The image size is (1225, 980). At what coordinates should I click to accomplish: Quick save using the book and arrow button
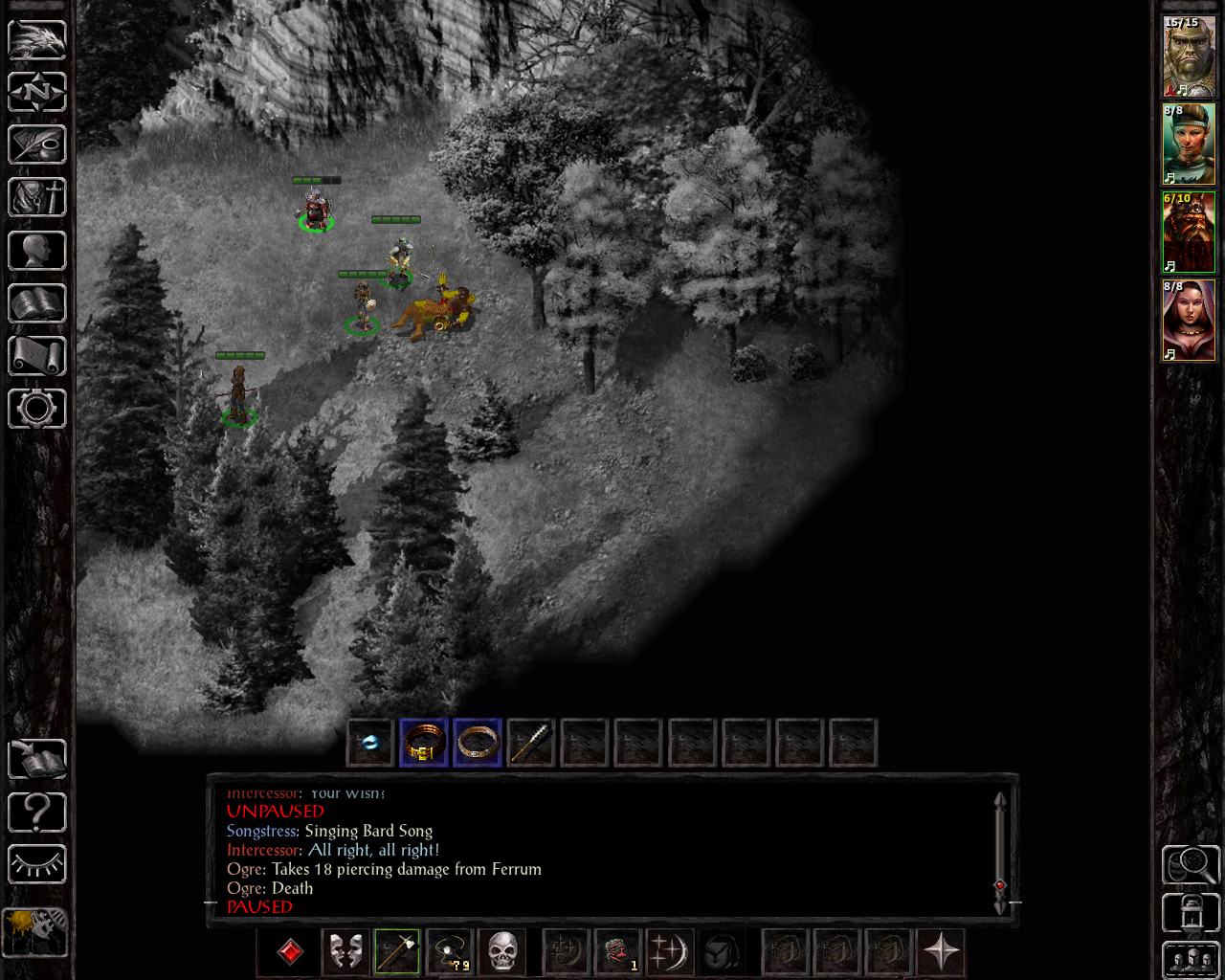click(36, 760)
